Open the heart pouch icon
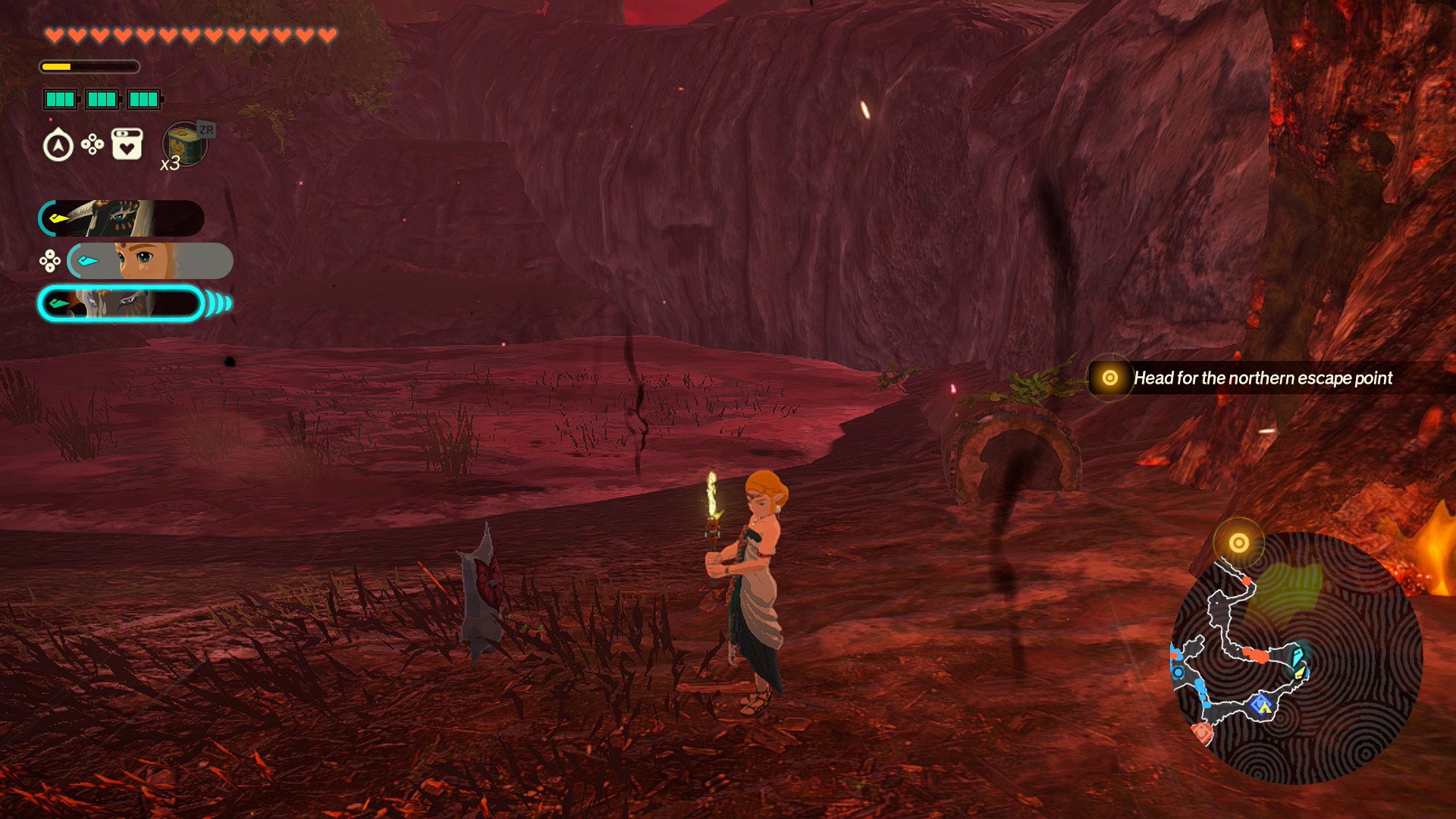 [x=127, y=144]
